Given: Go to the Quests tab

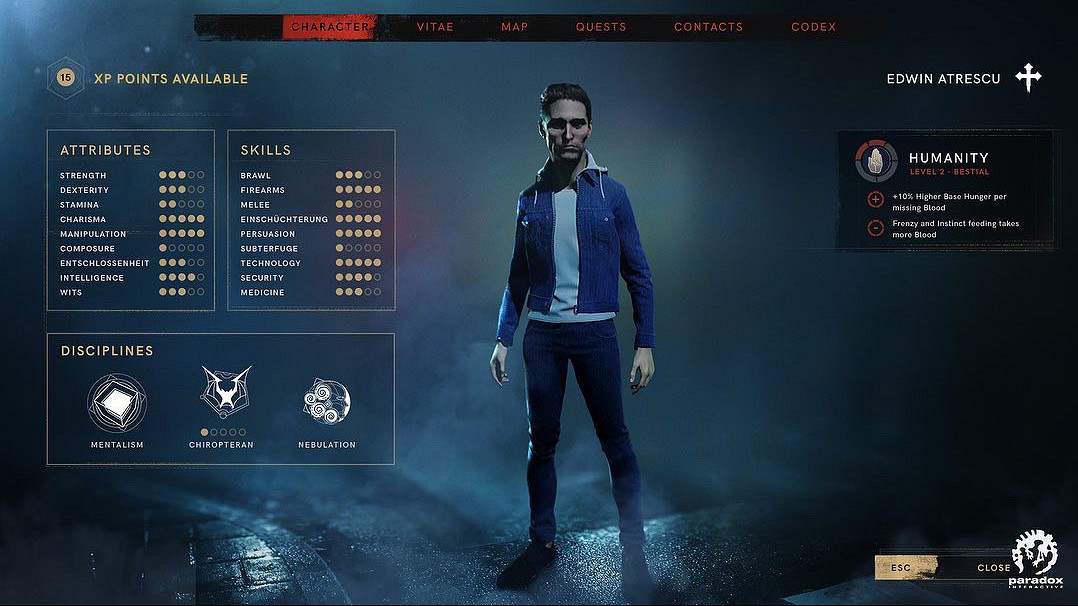Looking at the screenshot, I should click(x=601, y=27).
